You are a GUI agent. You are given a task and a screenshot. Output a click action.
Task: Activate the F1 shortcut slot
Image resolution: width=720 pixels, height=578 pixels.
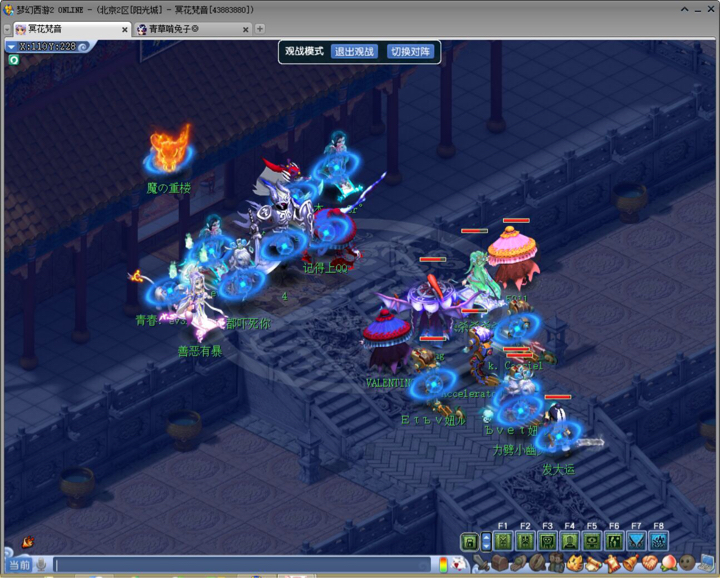pos(503,541)
